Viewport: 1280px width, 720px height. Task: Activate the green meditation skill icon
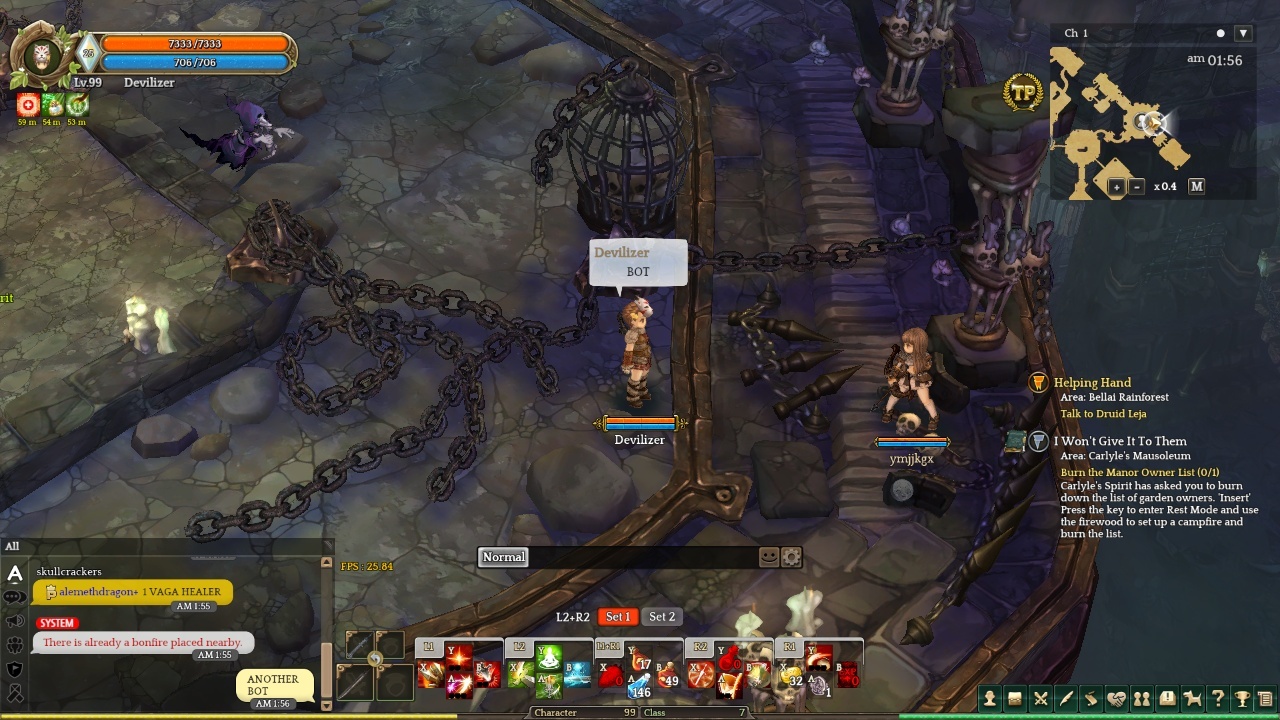click(x=548, y=658)
